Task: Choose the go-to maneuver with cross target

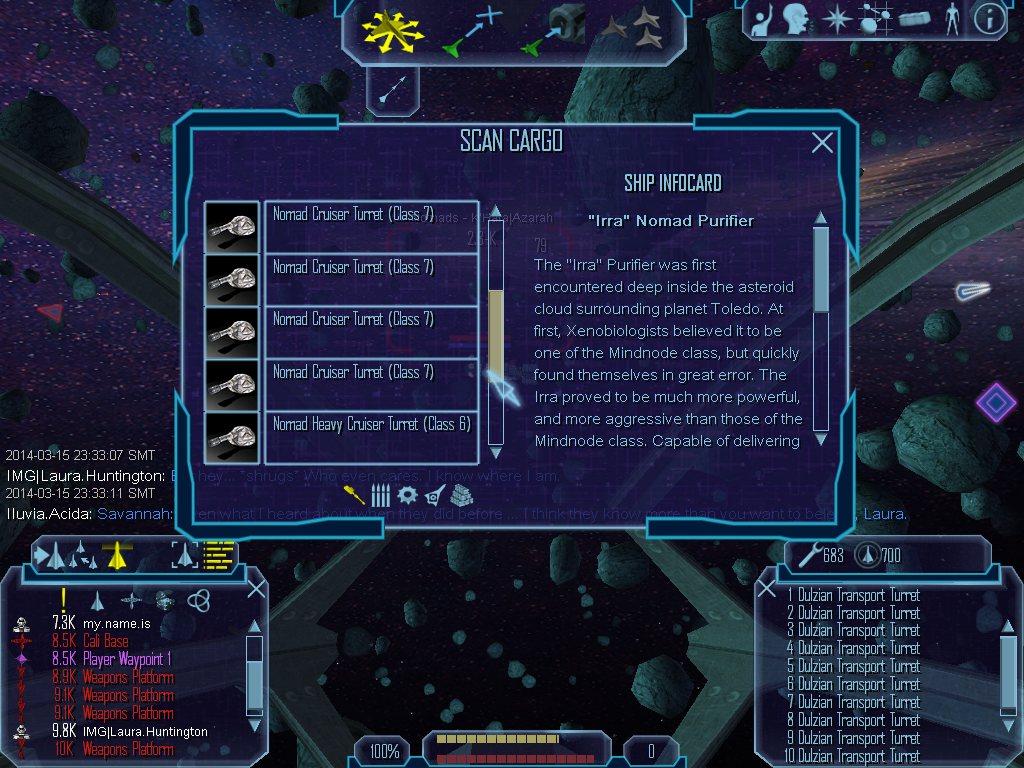Action: [x=470, y=29]
